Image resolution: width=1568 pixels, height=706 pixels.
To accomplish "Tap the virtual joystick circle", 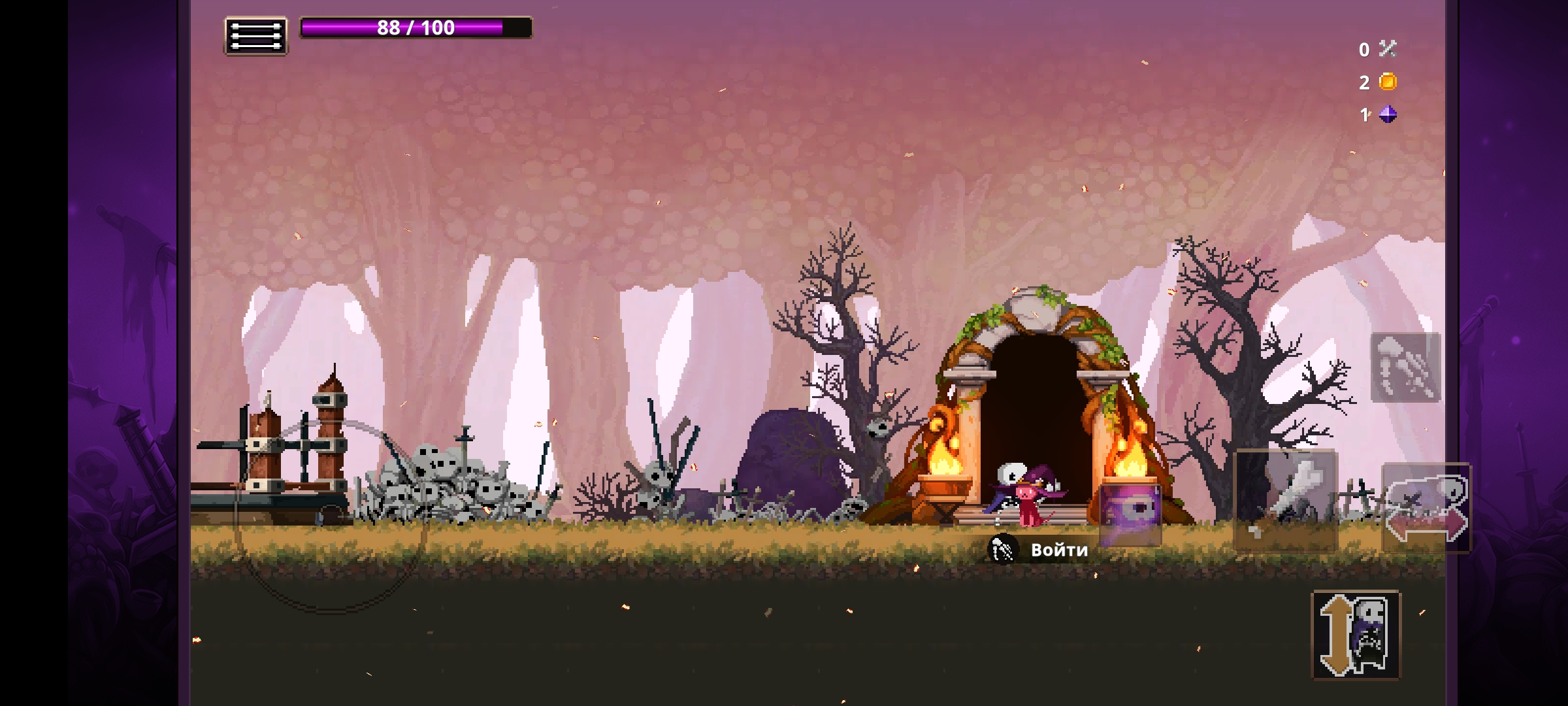I will (331, 516).
